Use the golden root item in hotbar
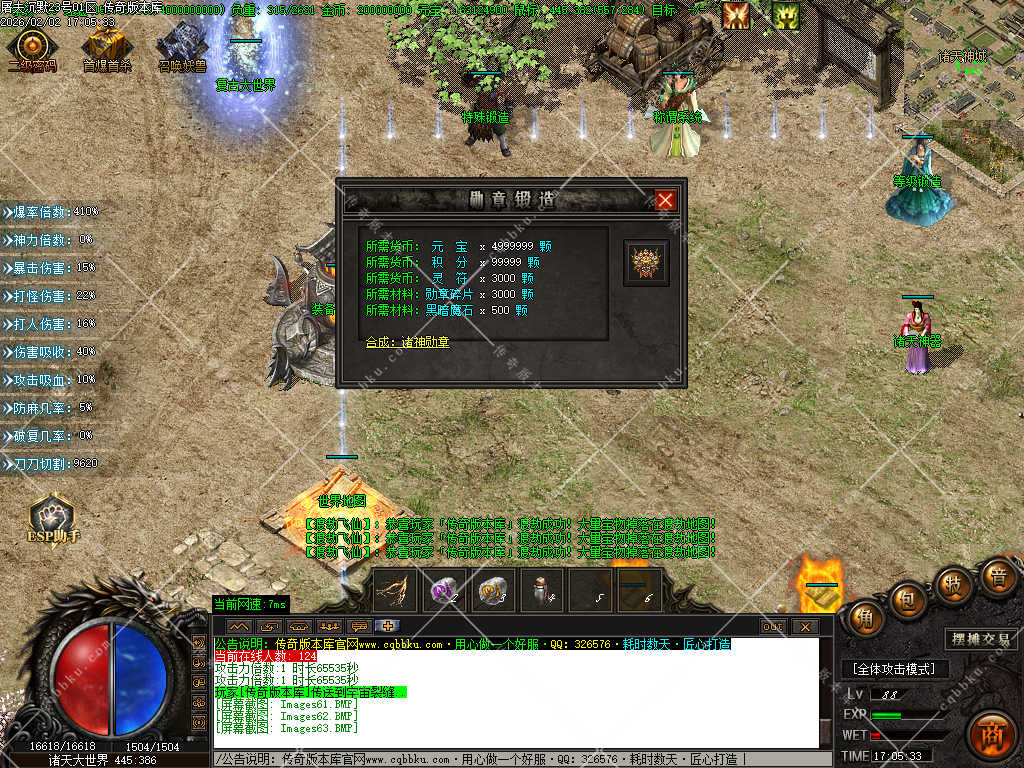1024x768 pixels. pos(394,590)
